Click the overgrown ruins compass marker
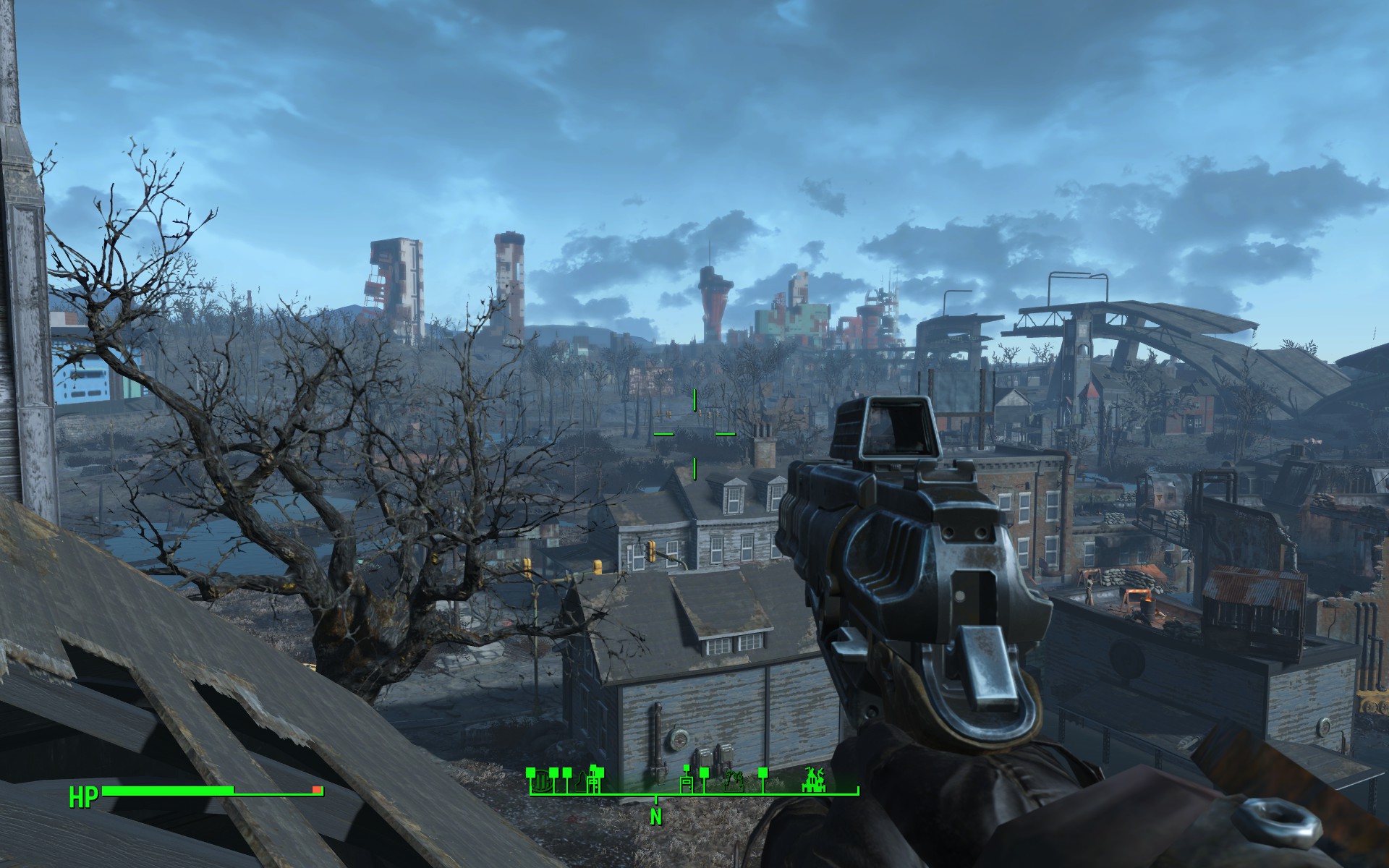This screenshot has height=868, width=1389. tap(735, 781)
